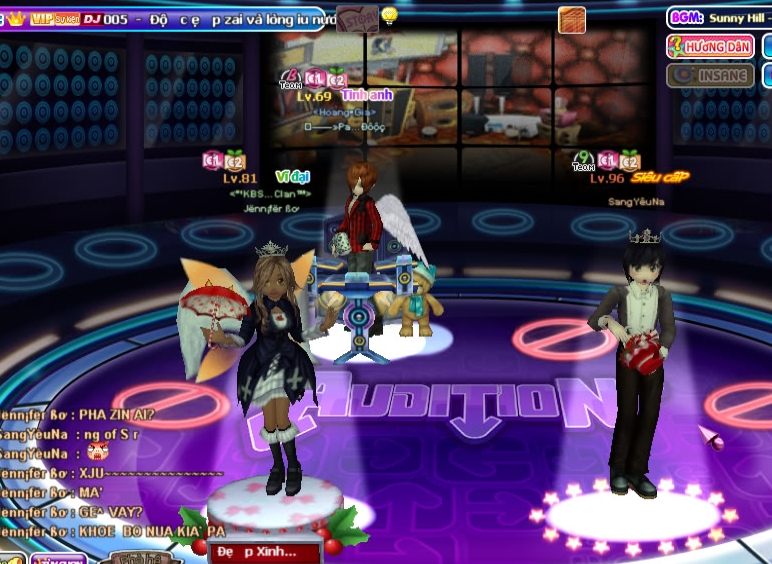Select player Jénnjfér name tag
The width and height of the screenshot is (772, 564).
(264, 208)
